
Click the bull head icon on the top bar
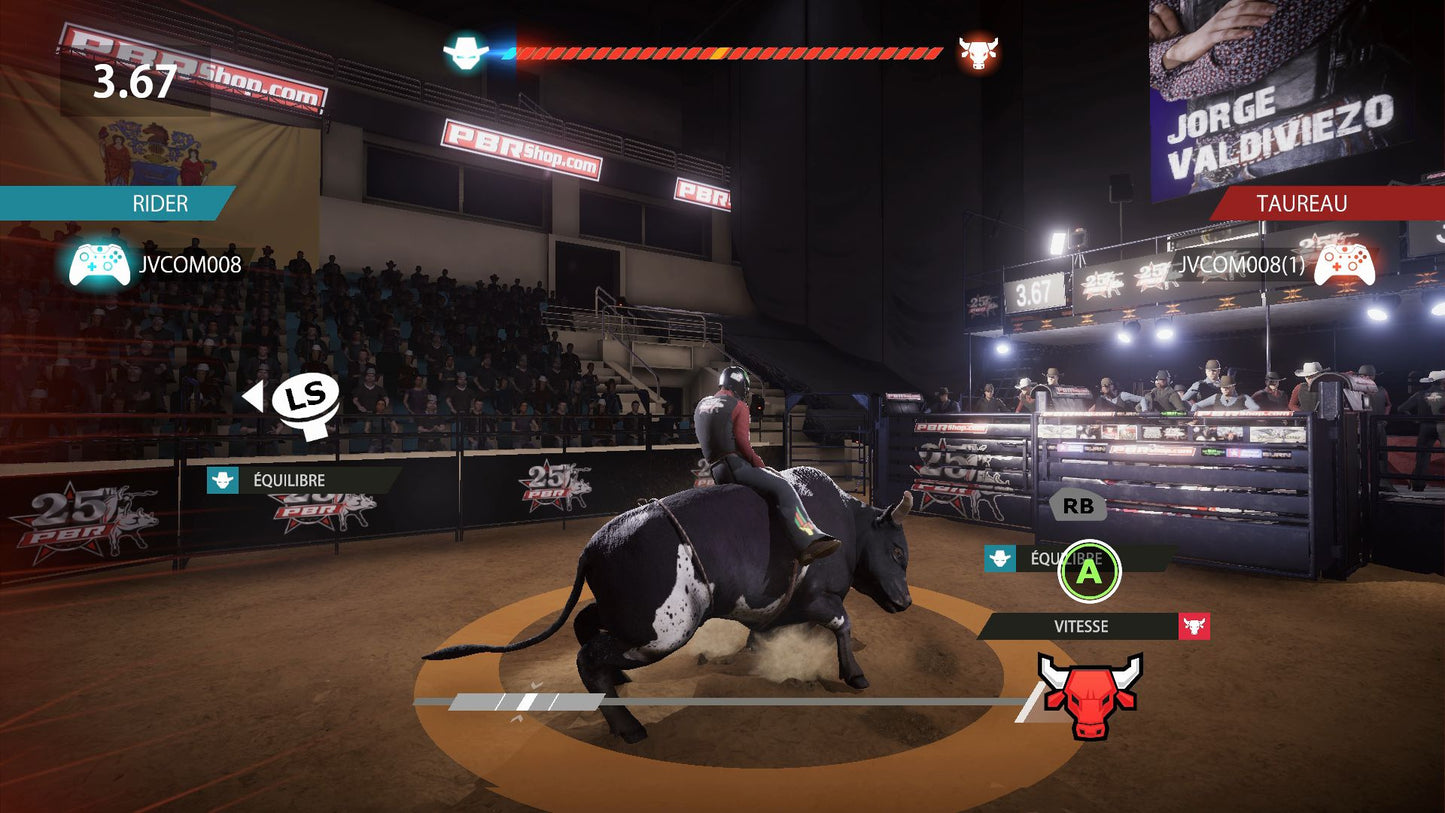click(978, 52)
